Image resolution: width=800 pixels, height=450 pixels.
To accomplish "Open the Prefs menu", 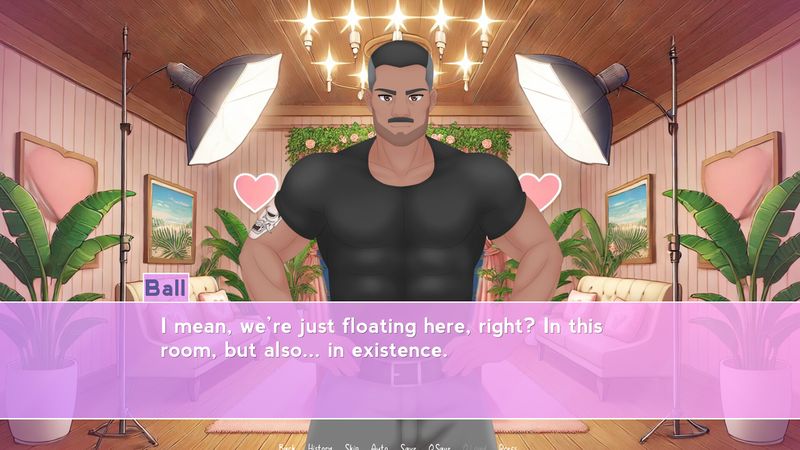I will tap(508, 446).
